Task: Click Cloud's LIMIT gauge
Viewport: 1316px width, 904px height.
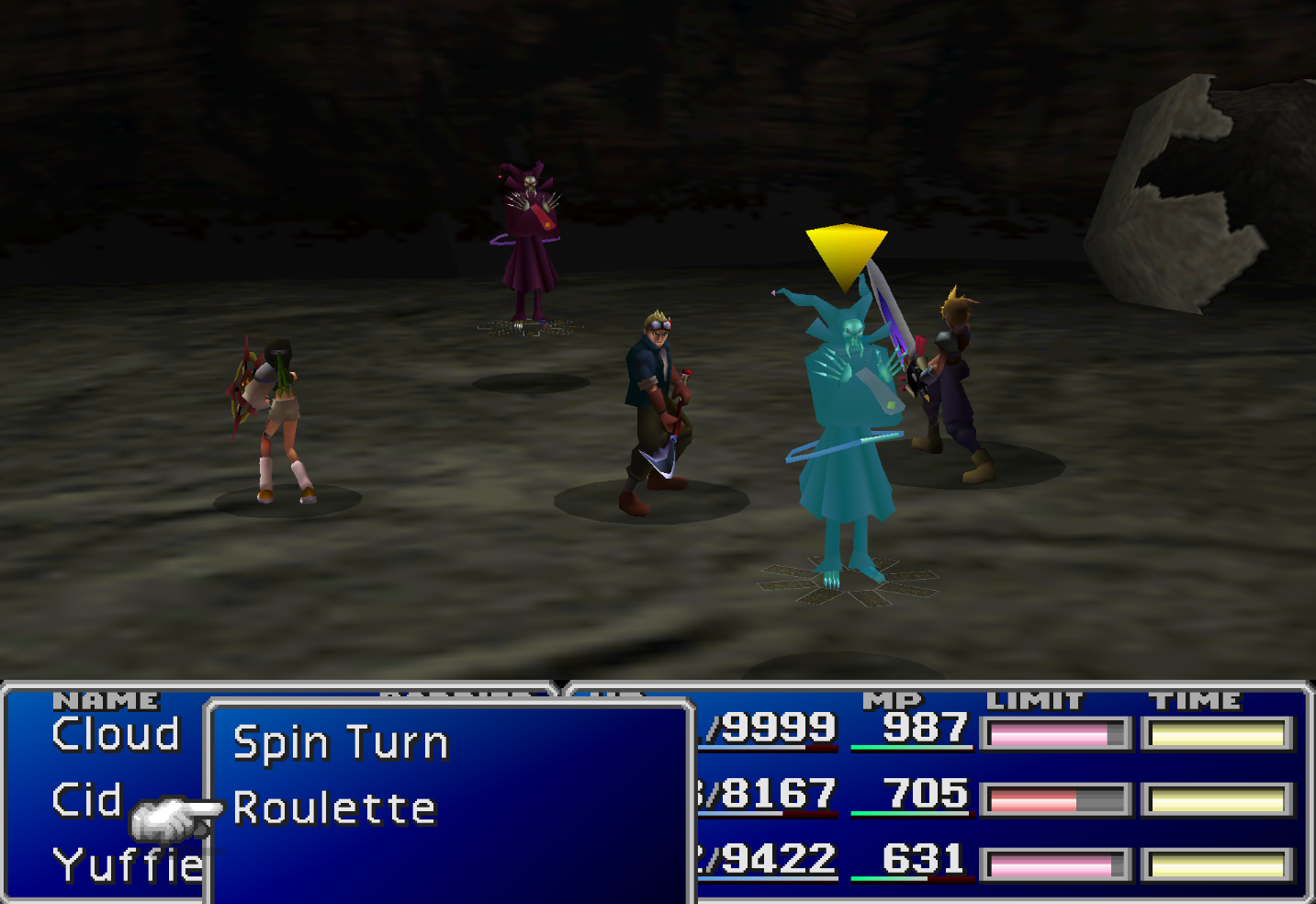Action: coord(1054,730)
